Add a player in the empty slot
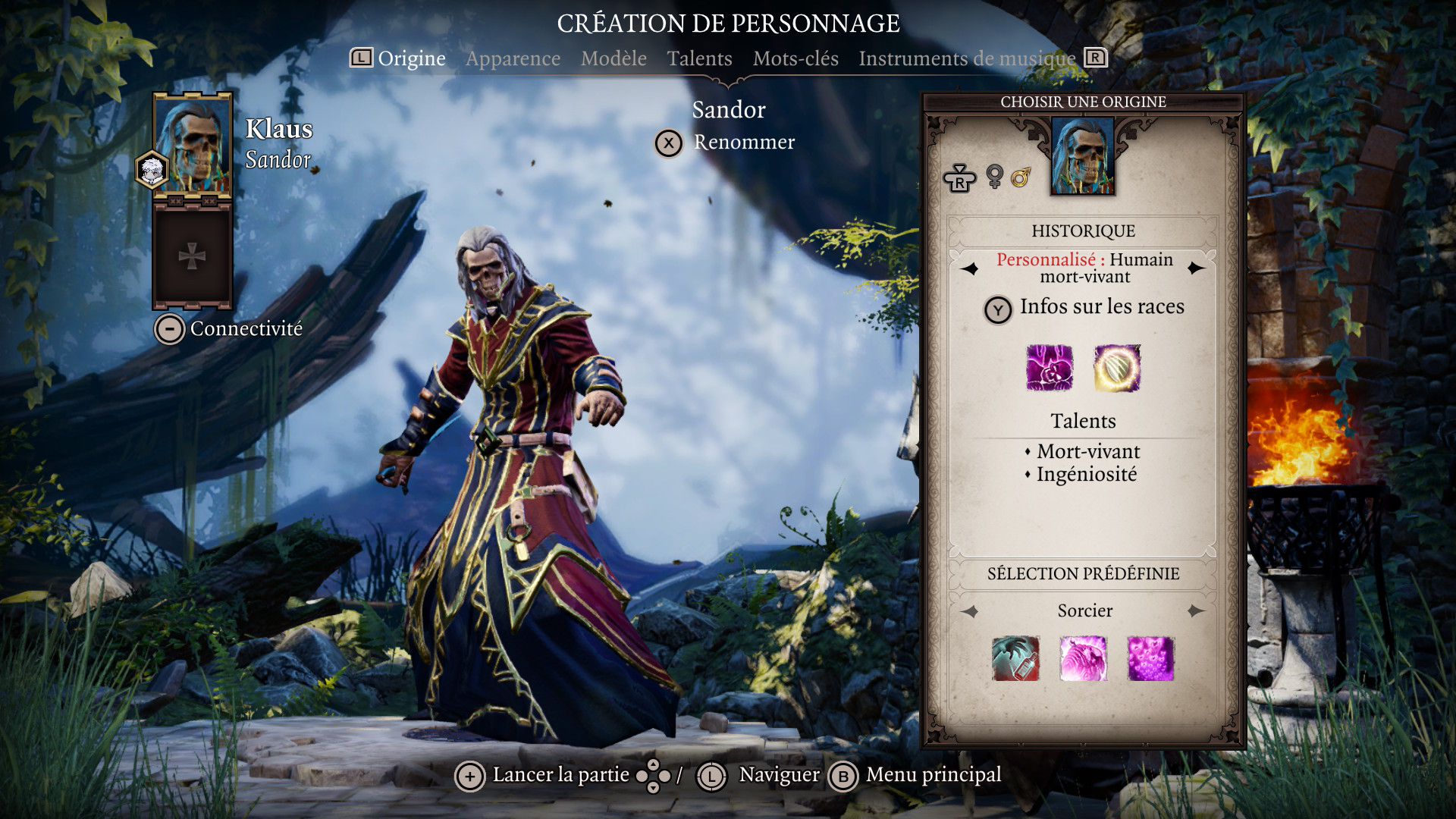Screen dimensions: 1456x819 (192, 257)
